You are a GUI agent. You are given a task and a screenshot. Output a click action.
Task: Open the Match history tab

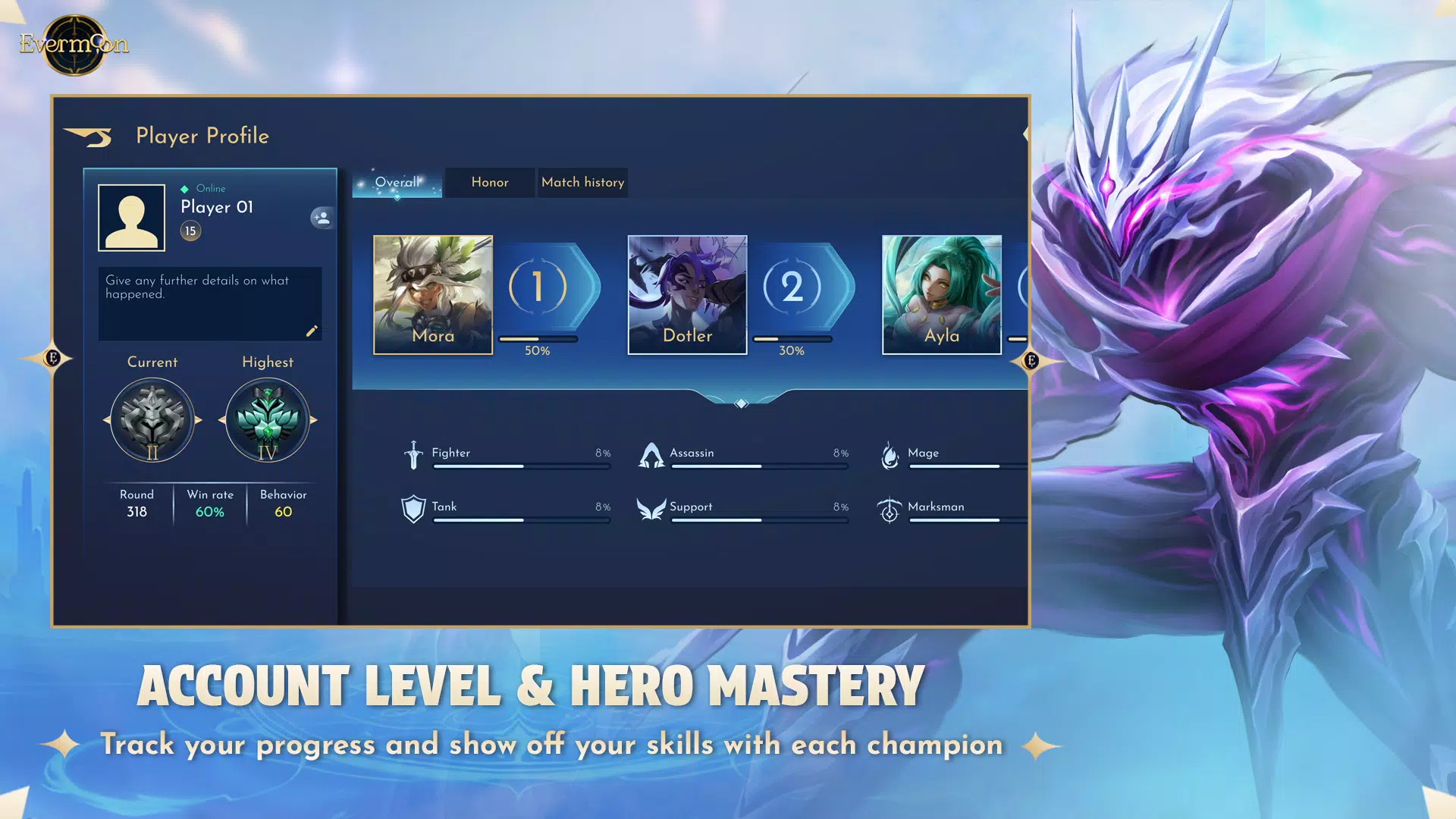(x=582, y=182)
